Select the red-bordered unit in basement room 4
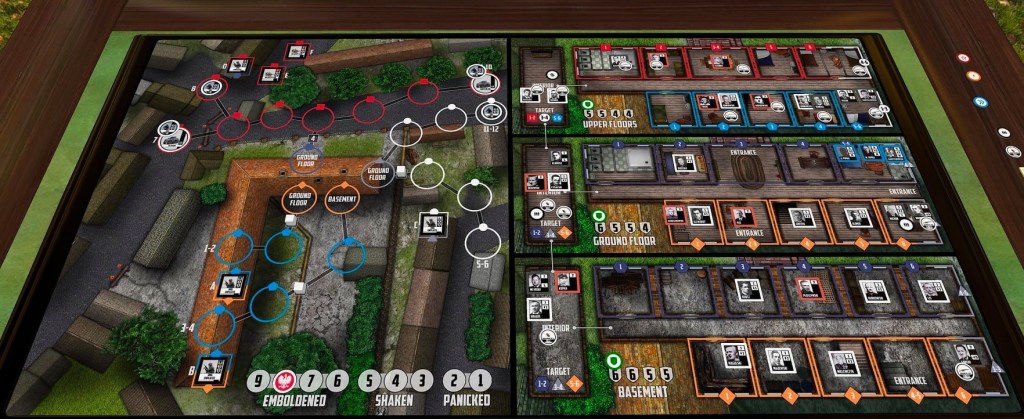This screenshot has height=419, width=1024. point(807,289)
